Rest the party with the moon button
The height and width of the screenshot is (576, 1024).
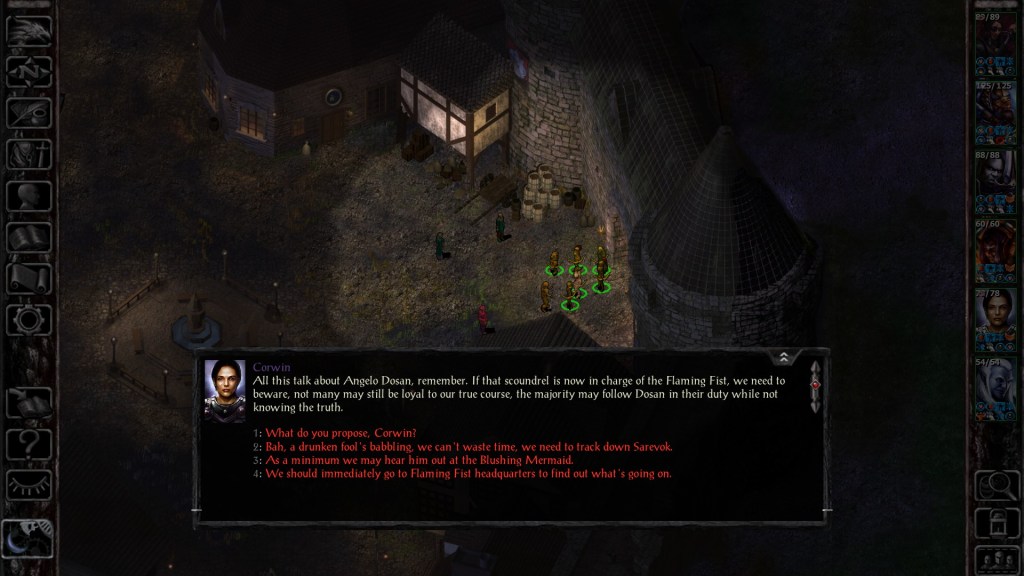coord(29,540)
